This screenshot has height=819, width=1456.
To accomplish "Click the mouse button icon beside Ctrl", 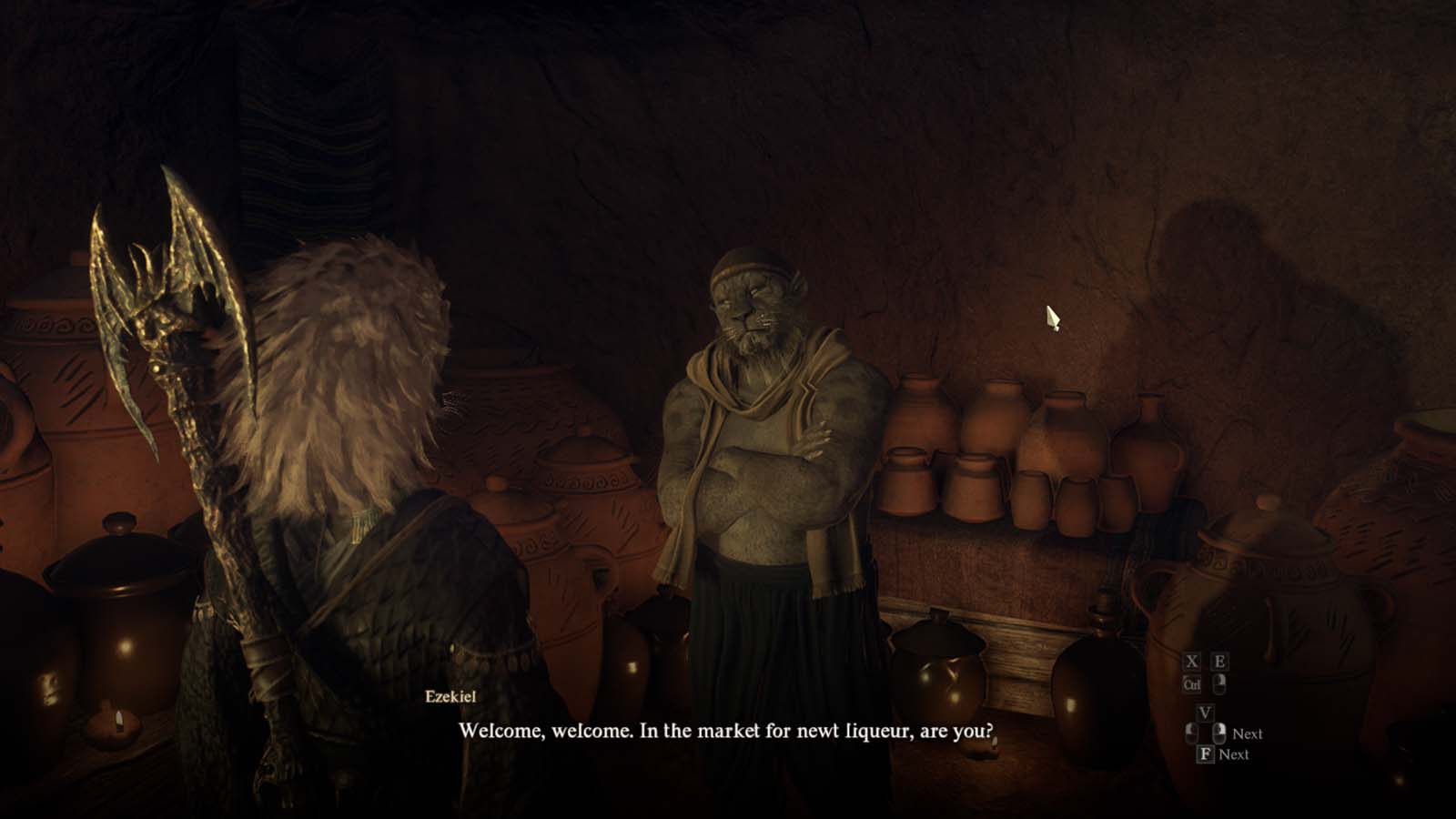I will [x=1219, y=685].
